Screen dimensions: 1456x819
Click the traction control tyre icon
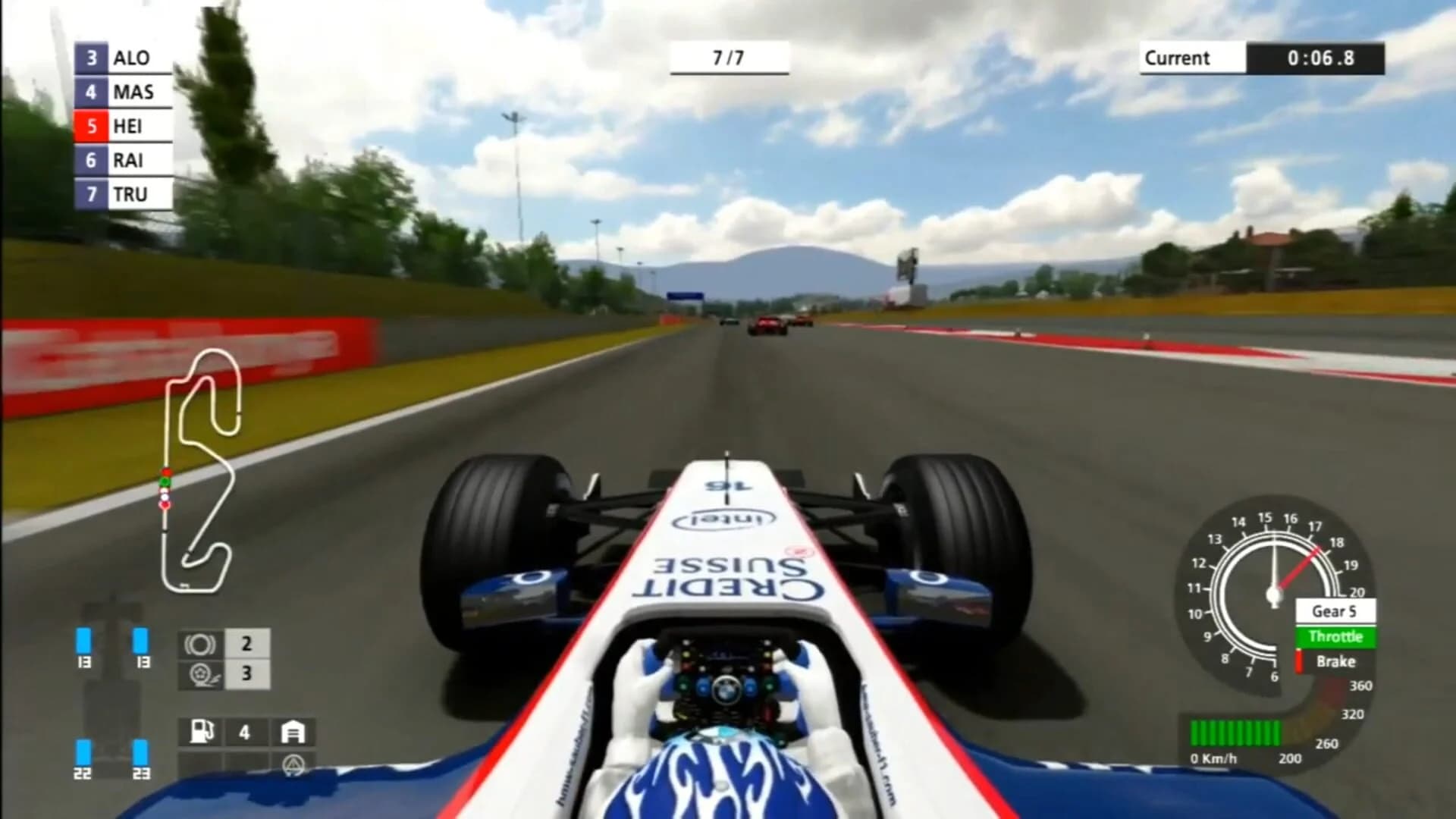pos(199,673)
